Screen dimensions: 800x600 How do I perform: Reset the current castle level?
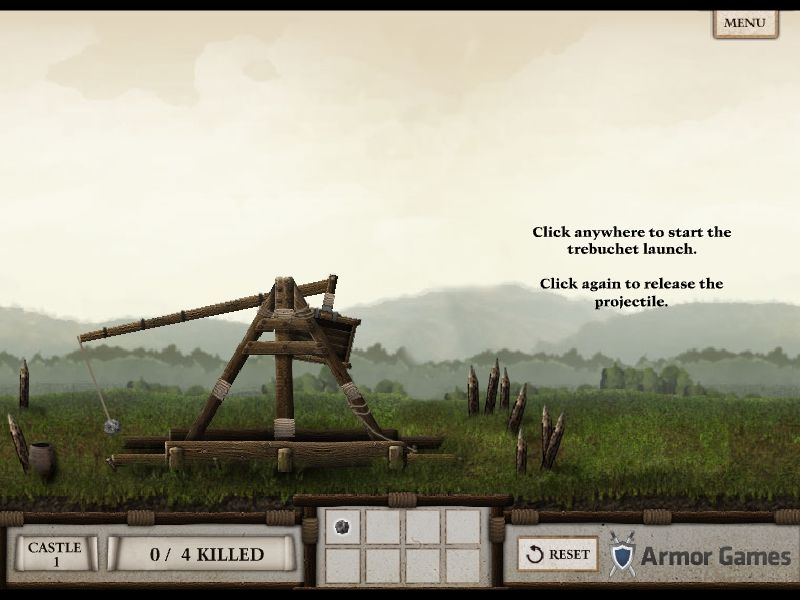tap(557, 554)
